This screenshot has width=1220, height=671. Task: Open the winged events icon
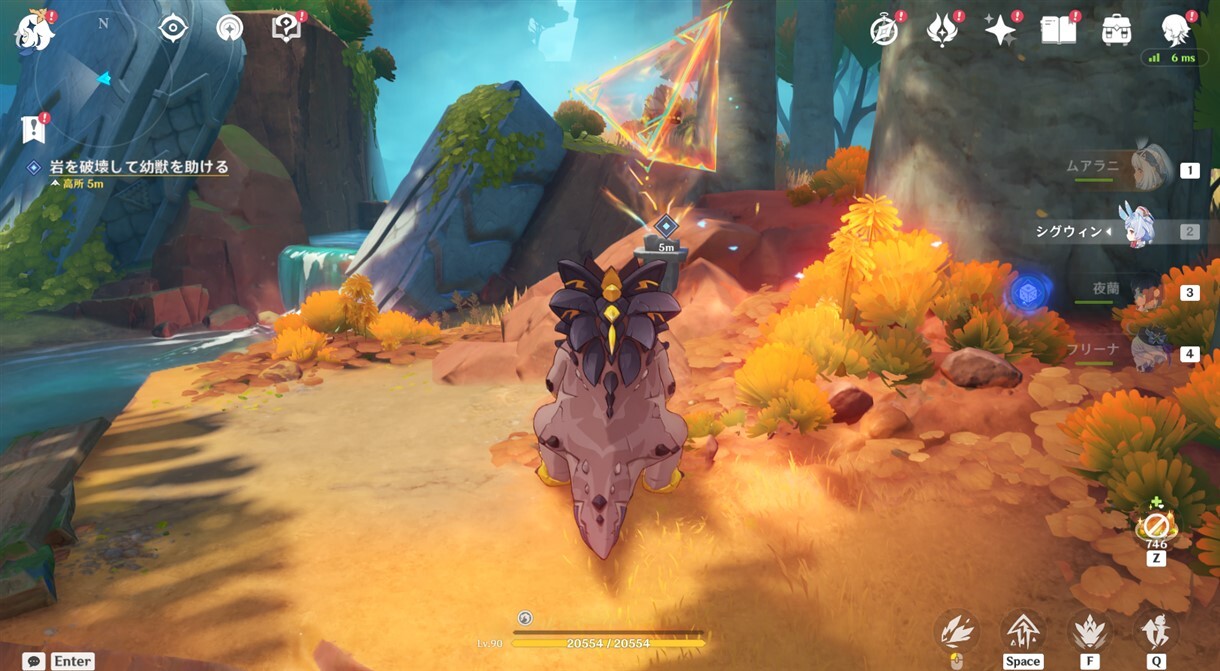942,31
